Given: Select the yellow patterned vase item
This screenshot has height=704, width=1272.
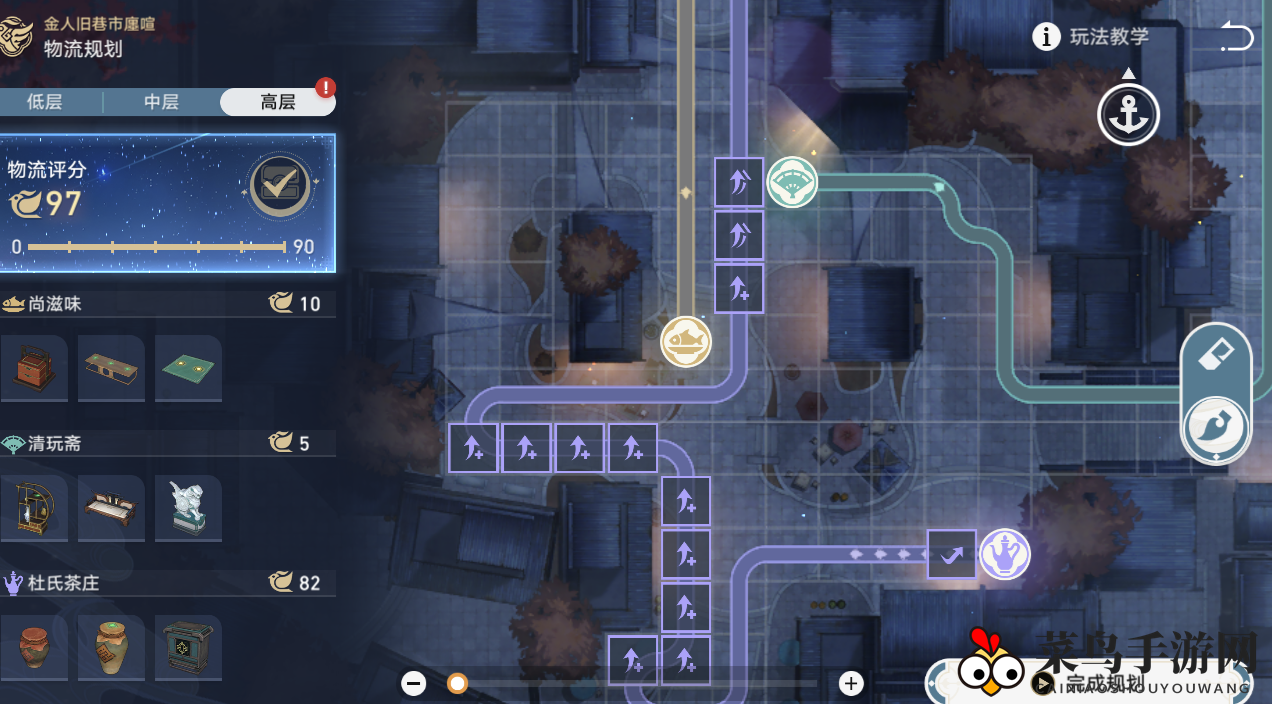Looking at the screenshot, I should pyautogui.click(x=111, y=648).
